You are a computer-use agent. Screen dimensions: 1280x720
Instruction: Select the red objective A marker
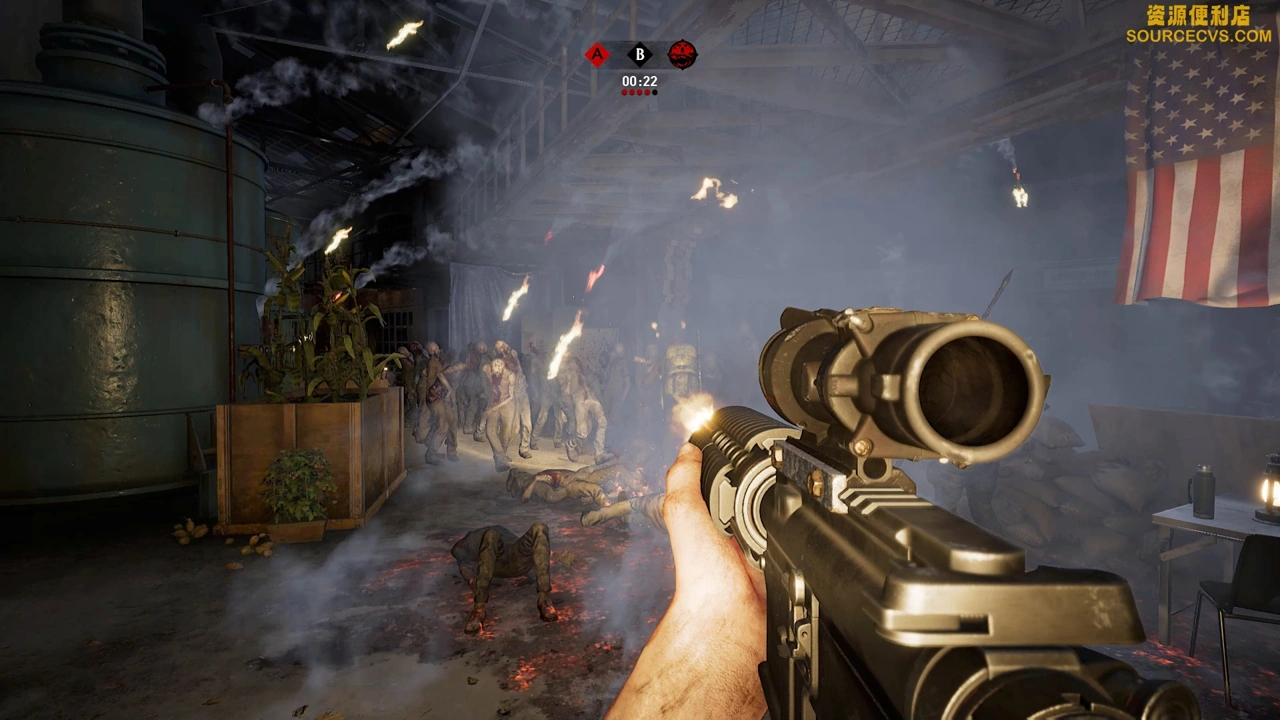coord(597,55)
